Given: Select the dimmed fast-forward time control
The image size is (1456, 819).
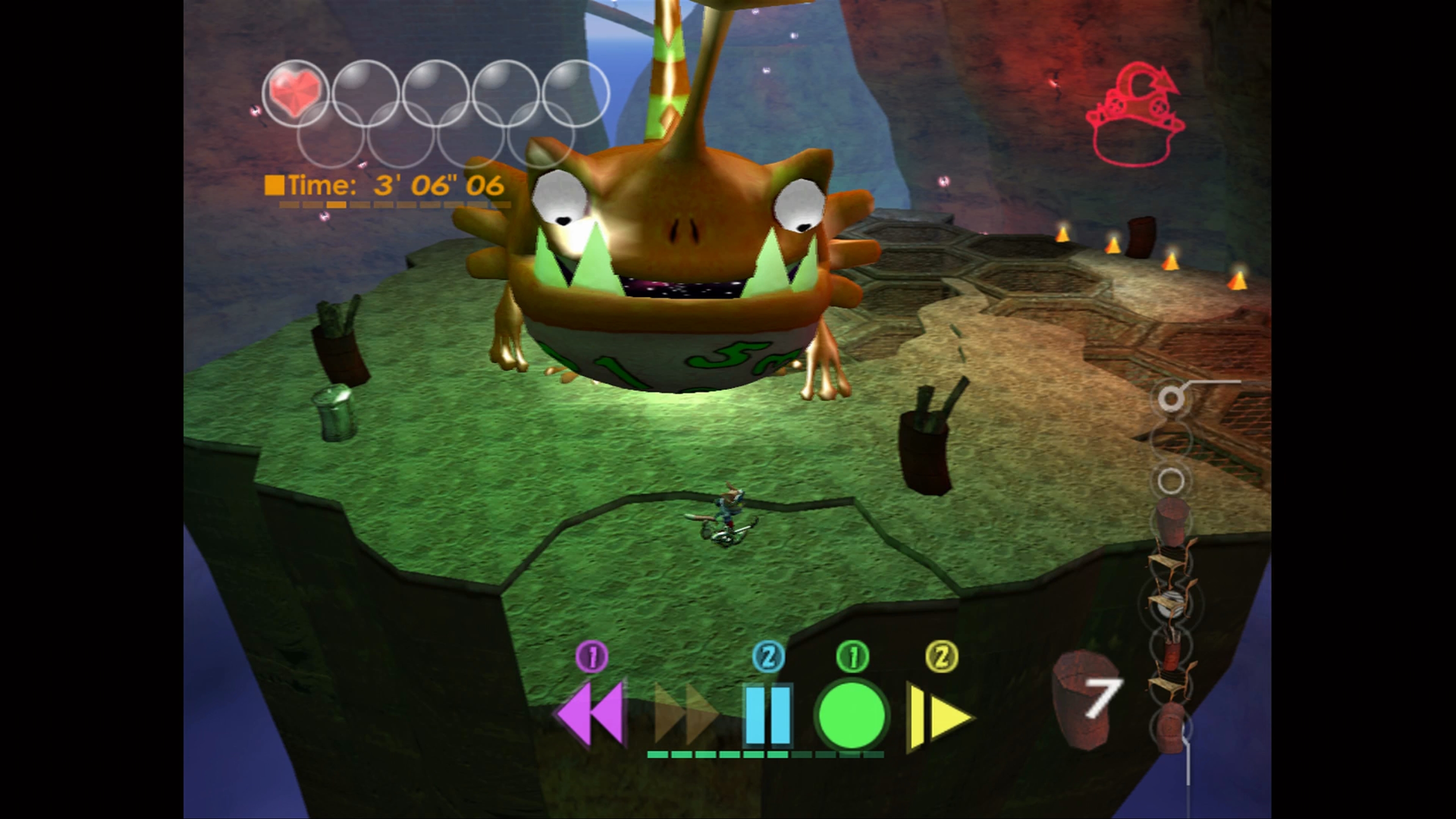Looking at the screenshot, I should (684, 713).
